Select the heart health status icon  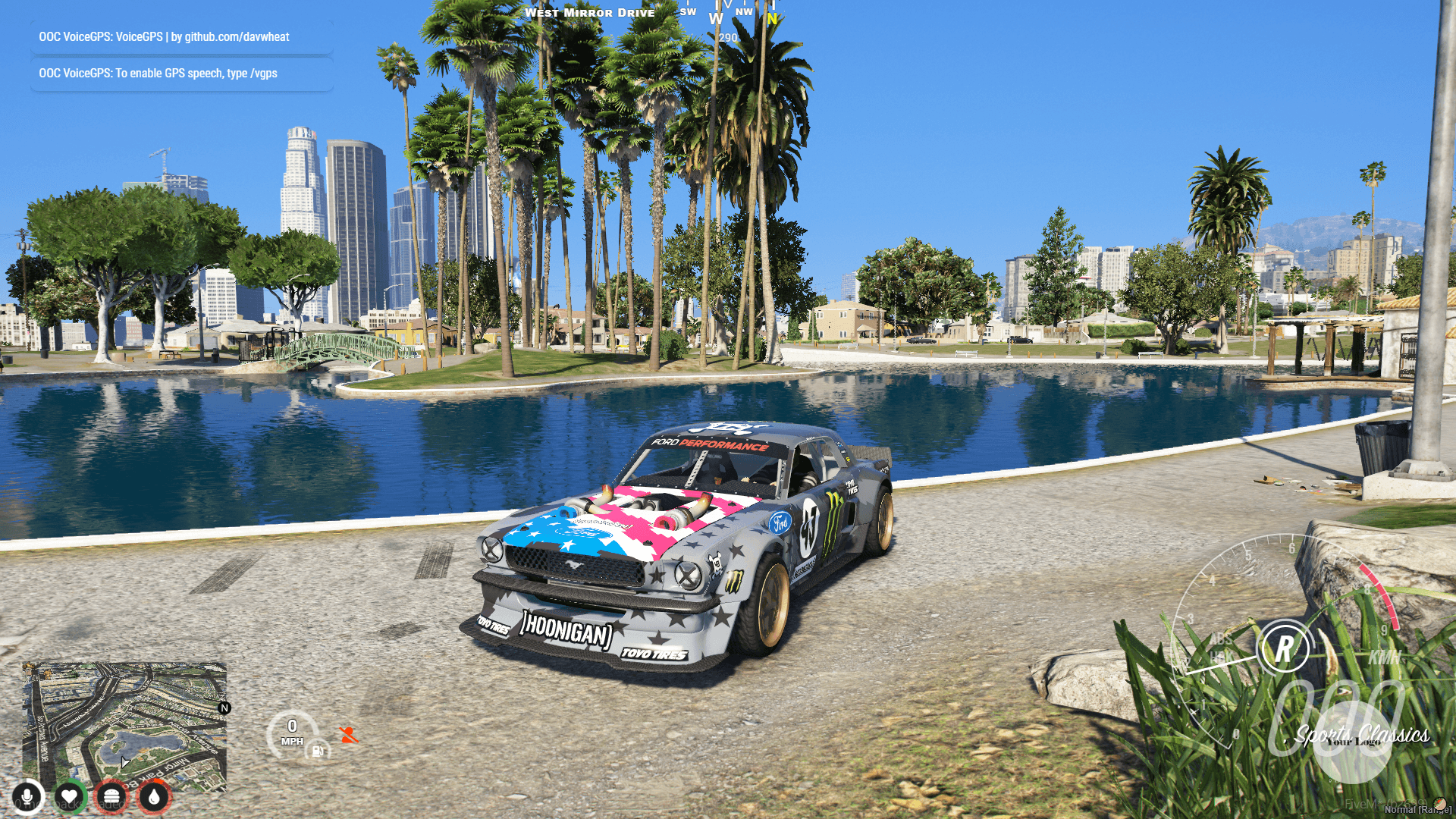coord(69,797)
